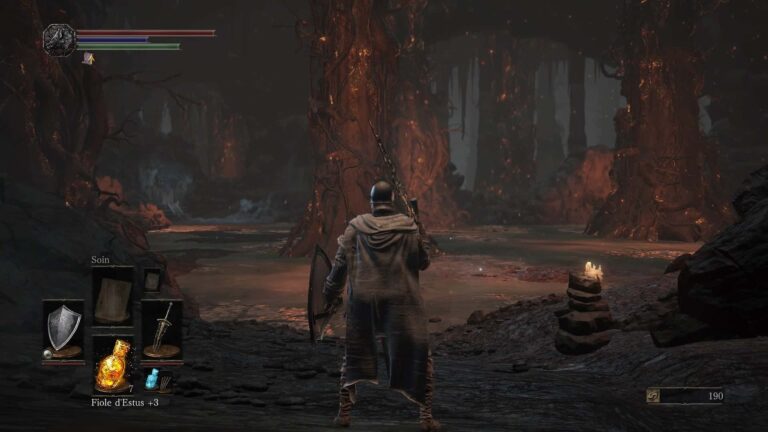Select the small blue Ashen Estus flask icon
The width and height of the screenshot is (768, 432).
click(153, 379)
